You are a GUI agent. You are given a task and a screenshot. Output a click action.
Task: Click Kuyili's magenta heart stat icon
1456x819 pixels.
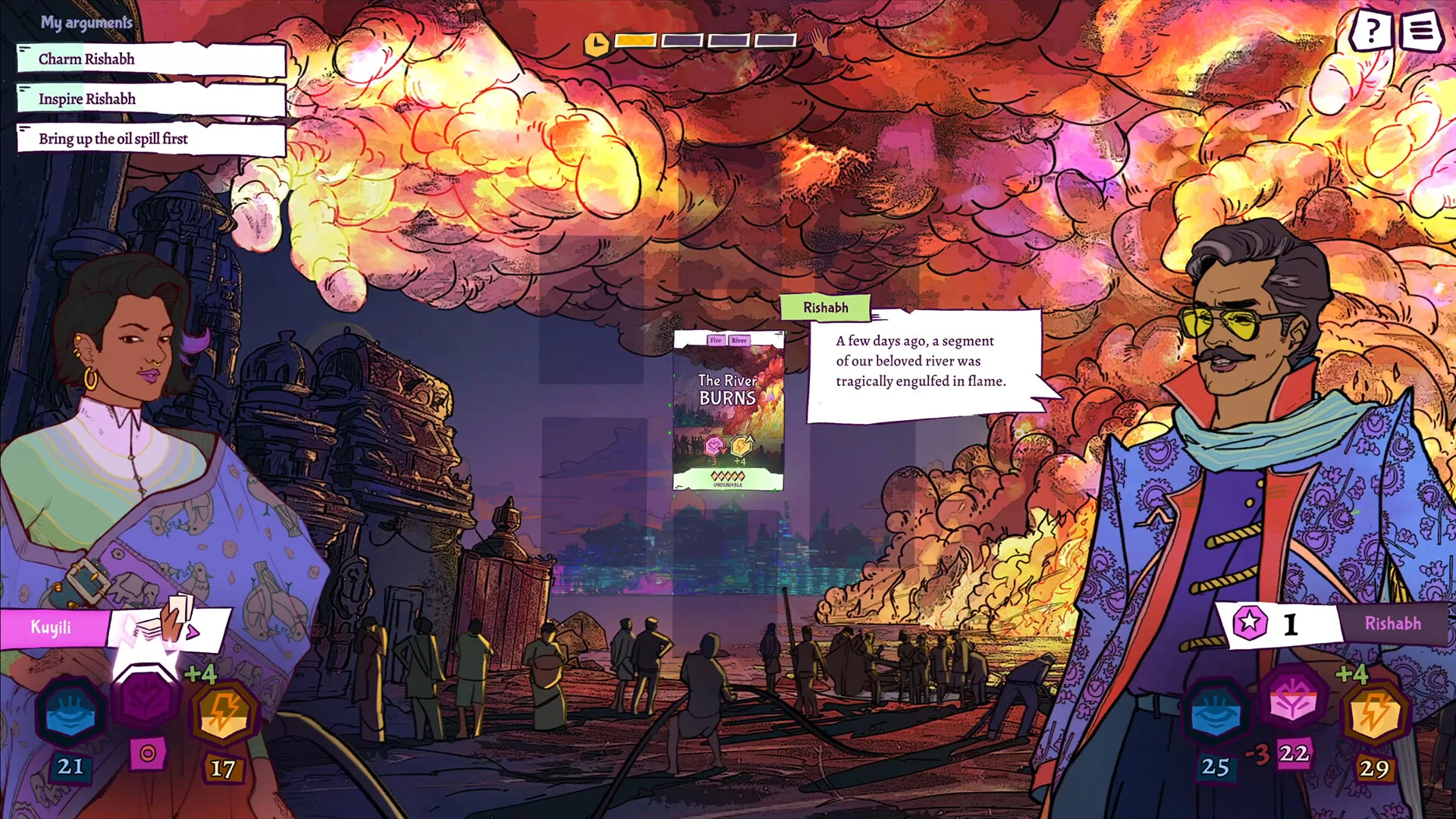click(147, 699)
